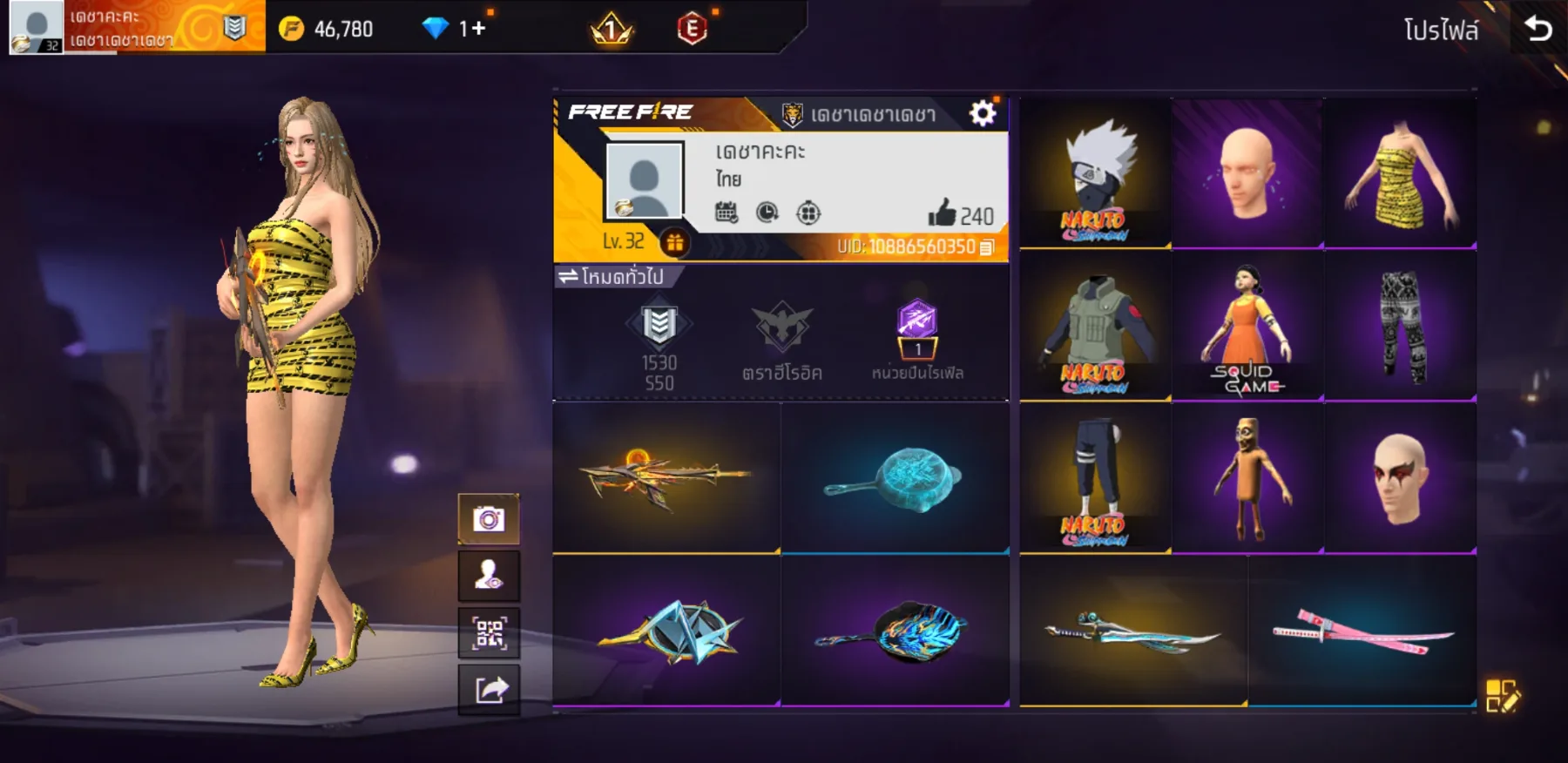This screenshot has width=1568, height=763.
Task: Click the share icon on the left panel
Action: 489,689
